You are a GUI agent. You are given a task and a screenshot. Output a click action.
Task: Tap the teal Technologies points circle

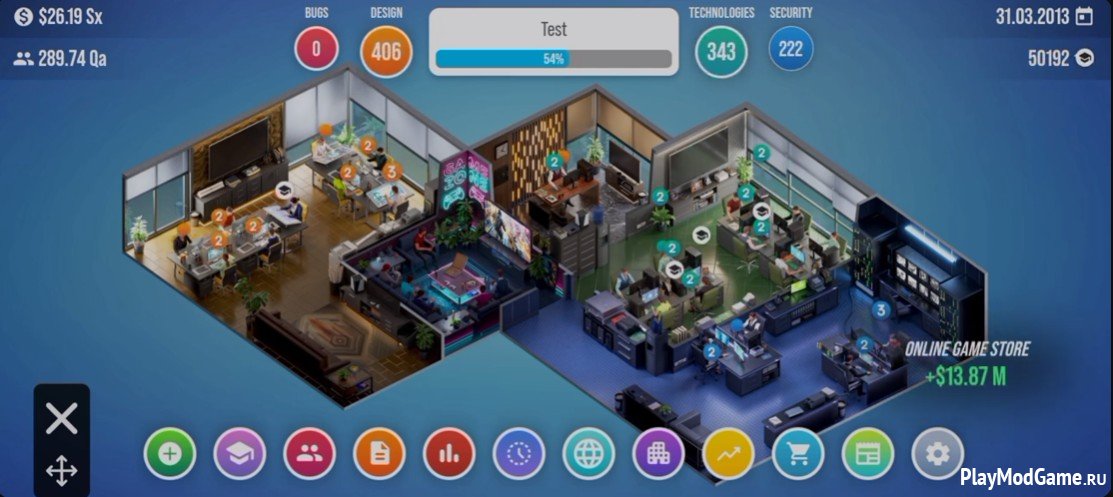click(x=721, y=51)
